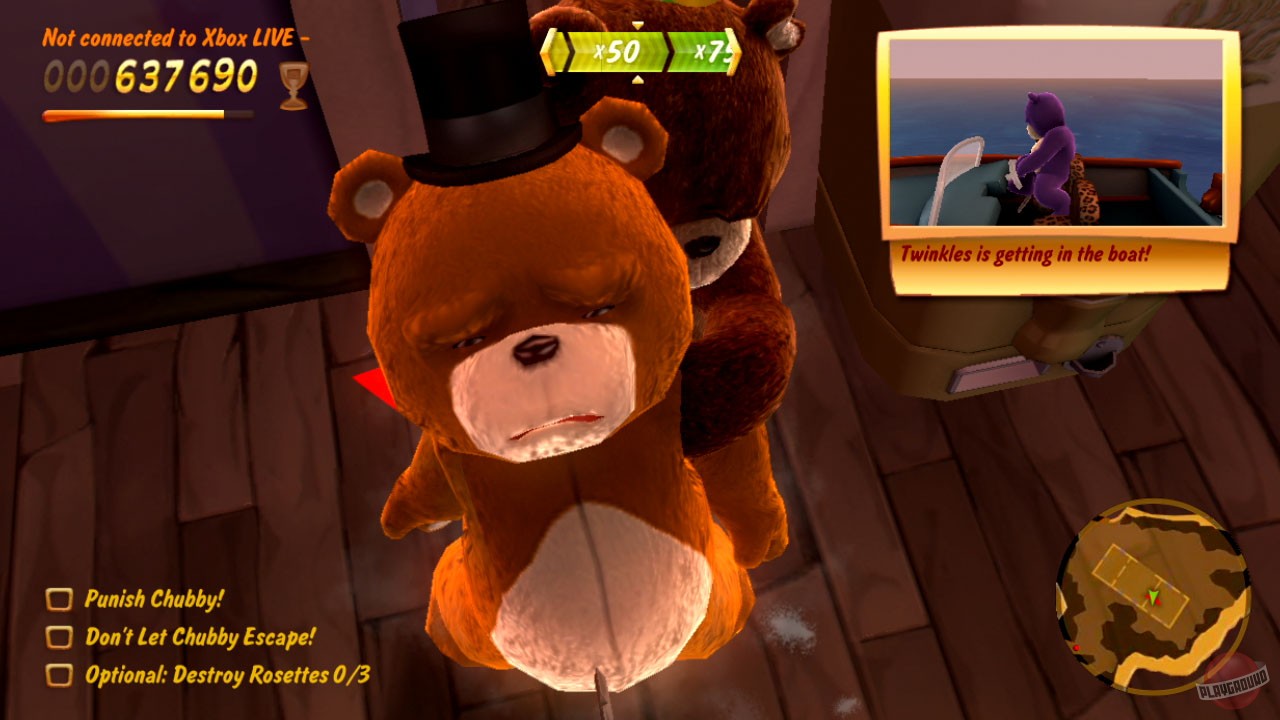Select the x50 multiplier badge

pos(617,50)
